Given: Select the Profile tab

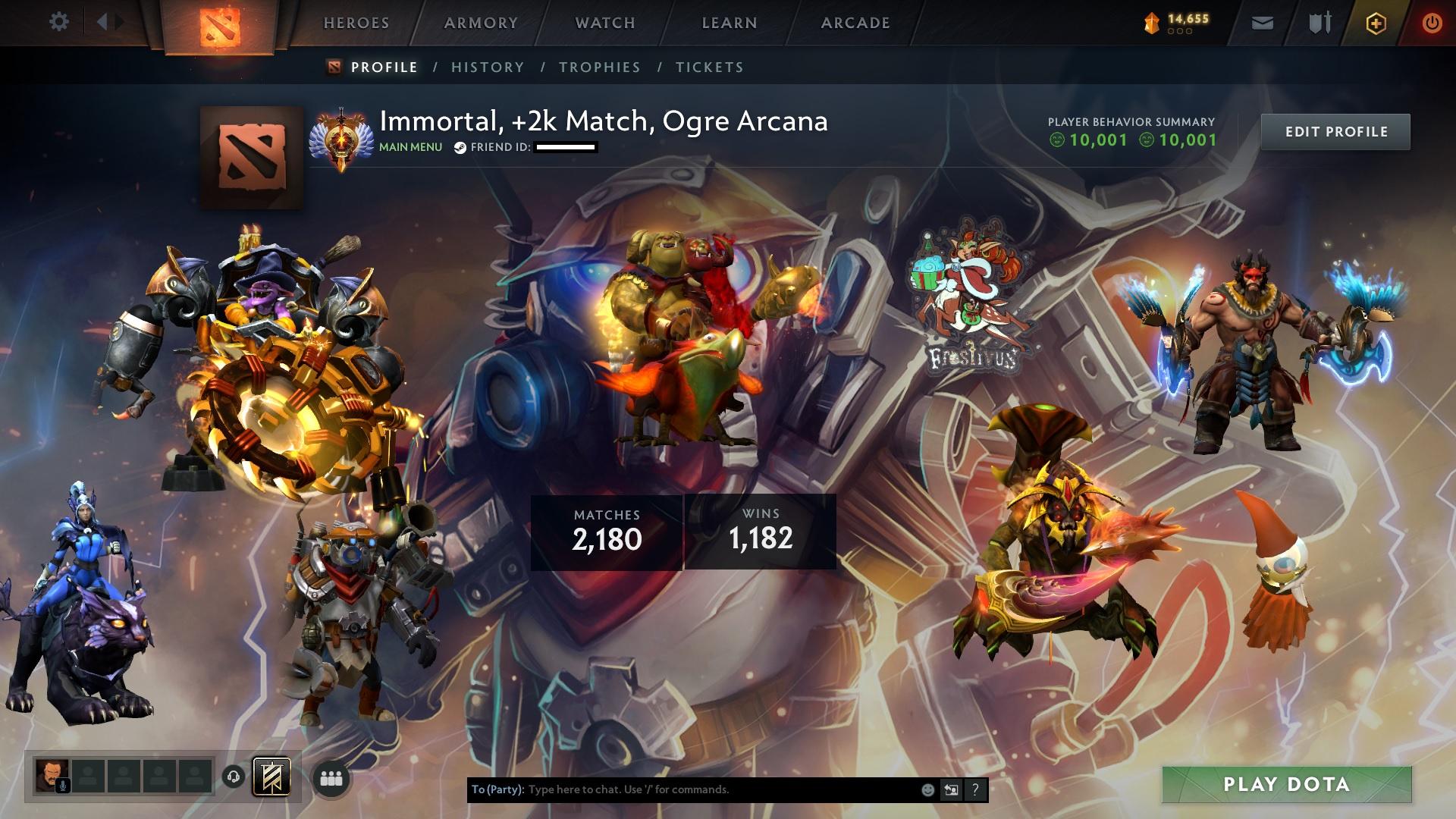Looking at the screenshot, I should tap(384, 67).
